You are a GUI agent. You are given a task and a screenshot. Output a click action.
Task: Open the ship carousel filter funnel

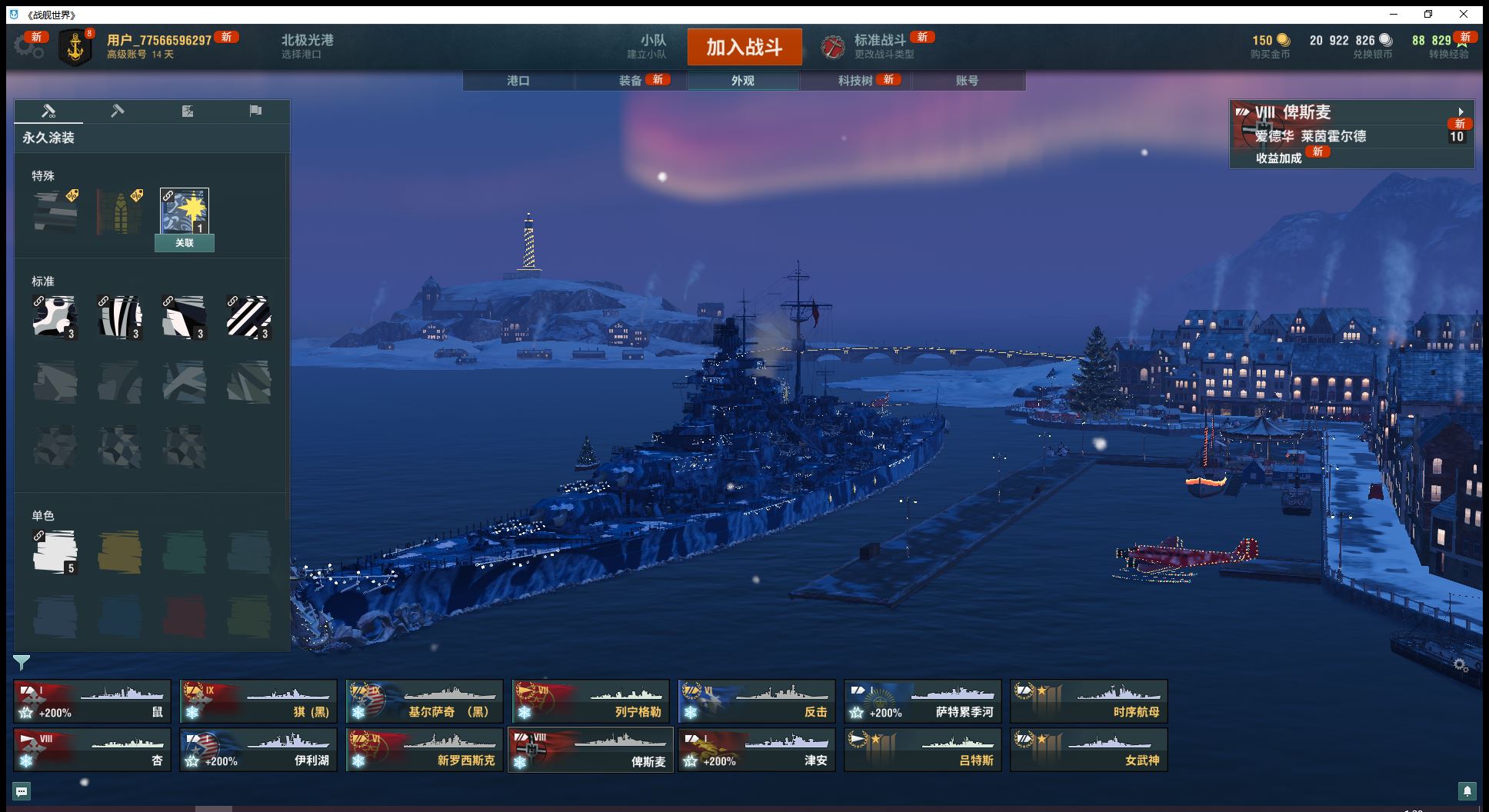22,662
